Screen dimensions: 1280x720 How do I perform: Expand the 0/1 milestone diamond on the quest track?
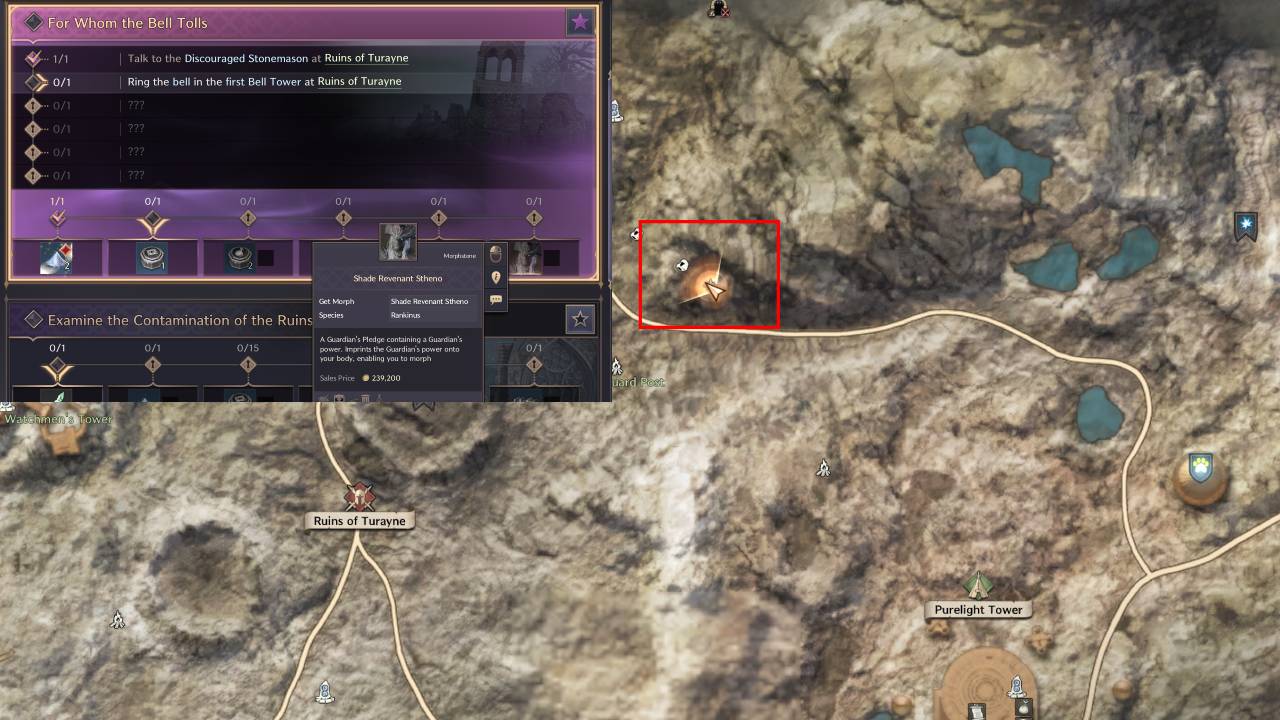152,219
